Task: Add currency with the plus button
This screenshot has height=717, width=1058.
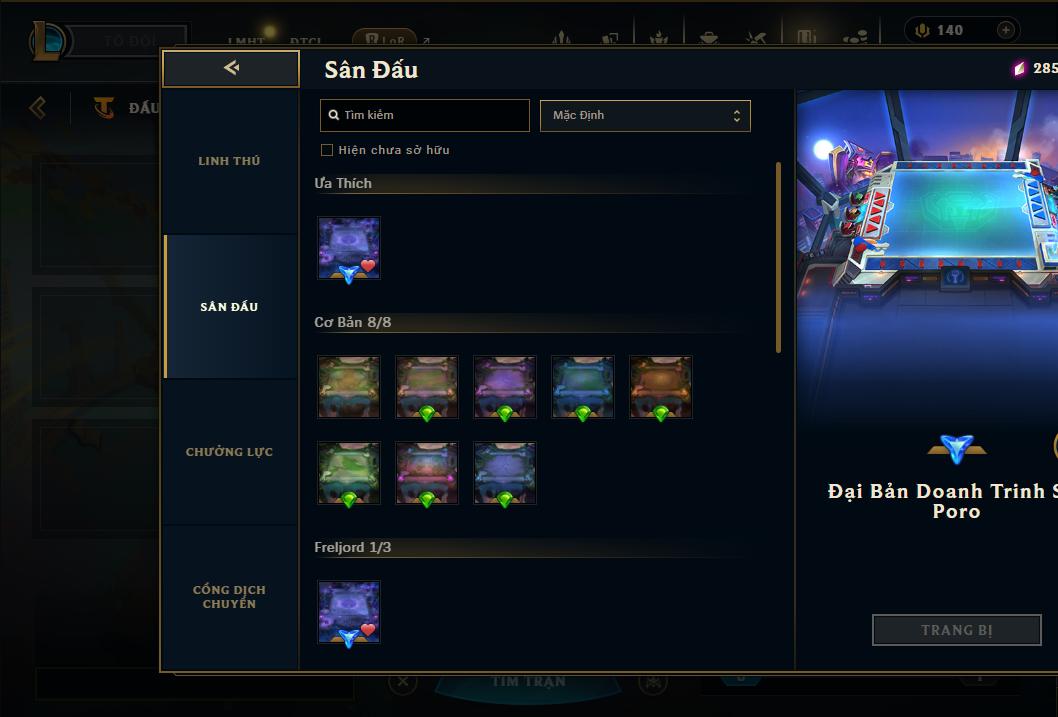Action: point(1005,30)
